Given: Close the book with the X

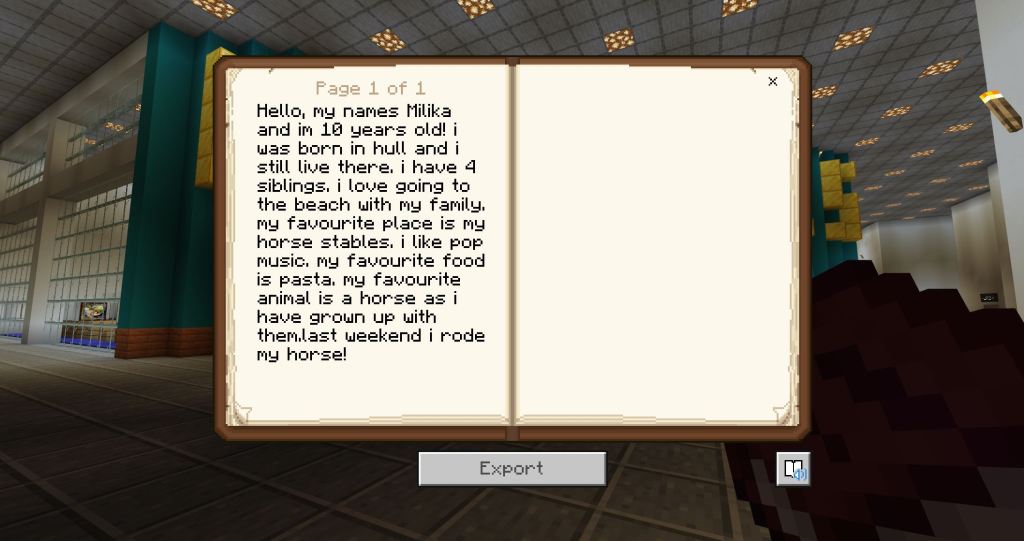Looking at the screenshot, I should pyautogui.click(x=772, y=82).
